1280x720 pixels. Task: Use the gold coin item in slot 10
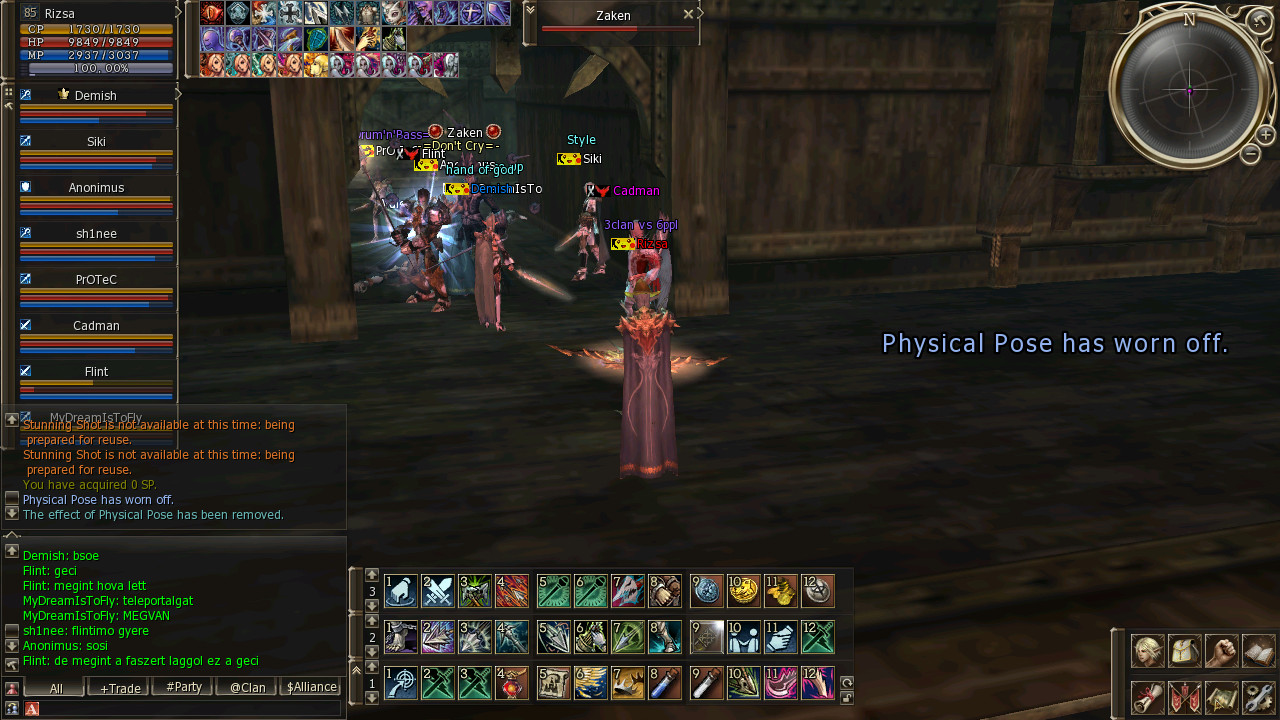743,592
